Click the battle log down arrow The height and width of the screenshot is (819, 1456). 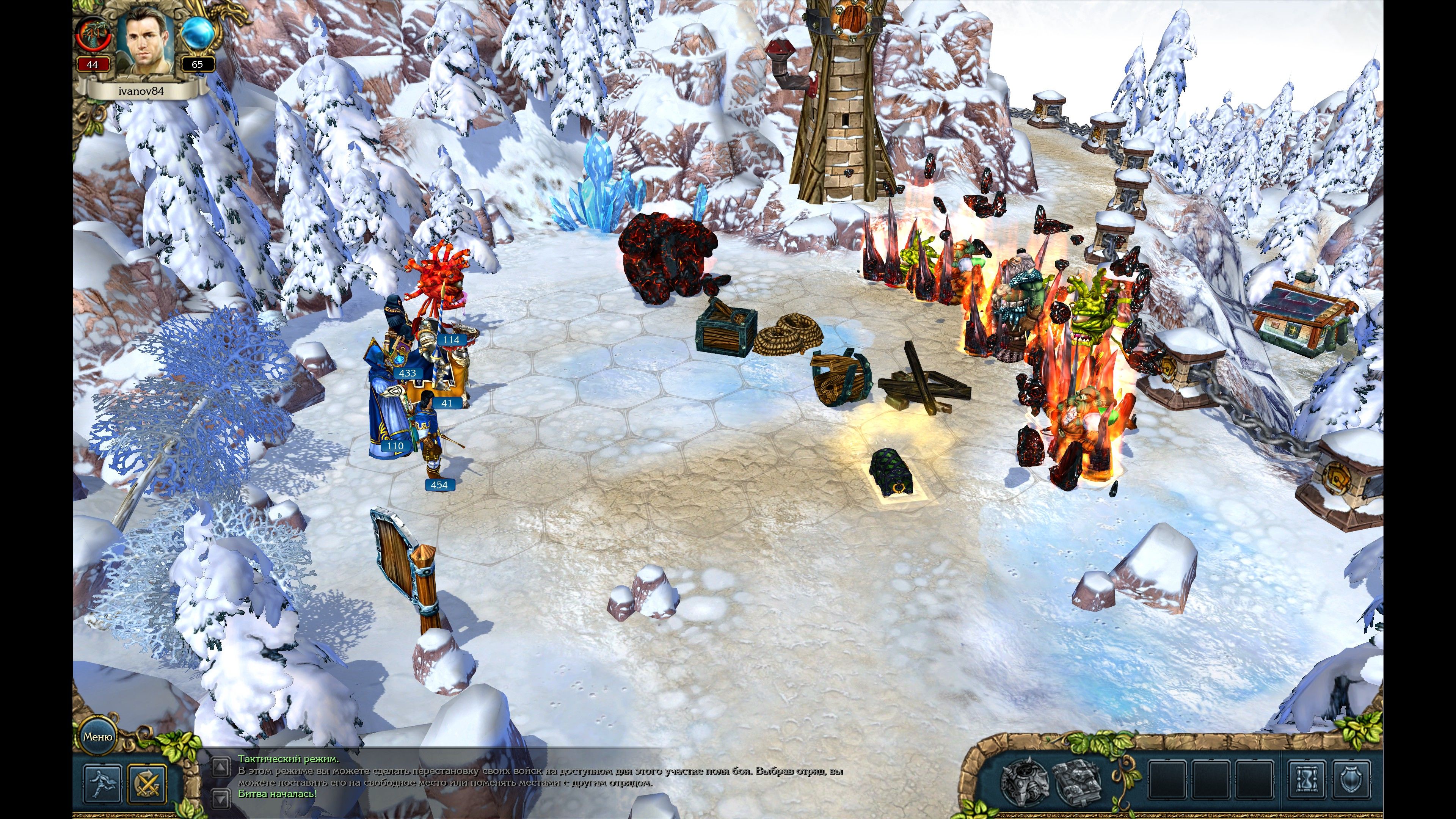(x=220, y=798)
